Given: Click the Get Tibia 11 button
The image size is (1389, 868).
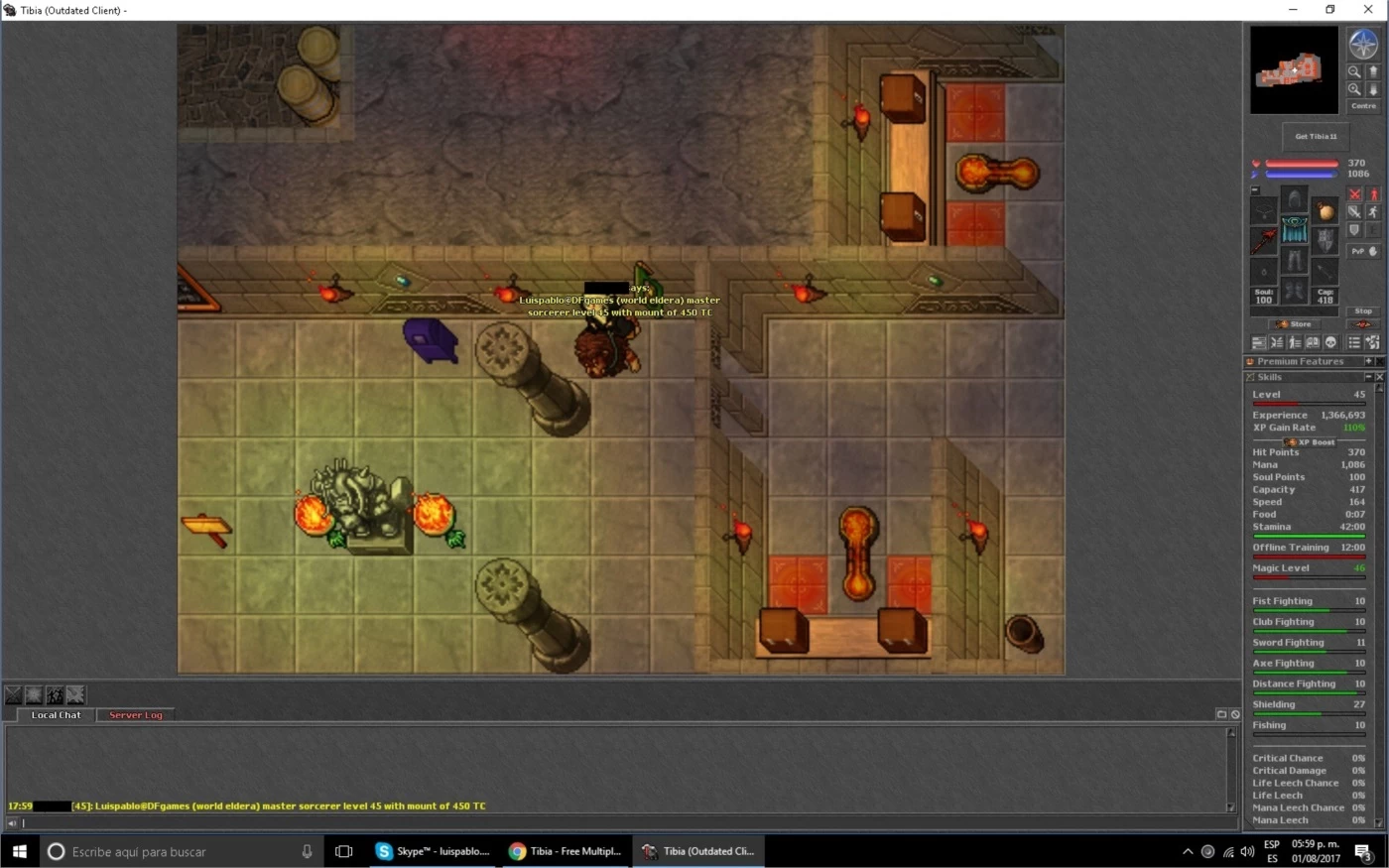Looking at the screenshot, I should tap(1315, 137).
